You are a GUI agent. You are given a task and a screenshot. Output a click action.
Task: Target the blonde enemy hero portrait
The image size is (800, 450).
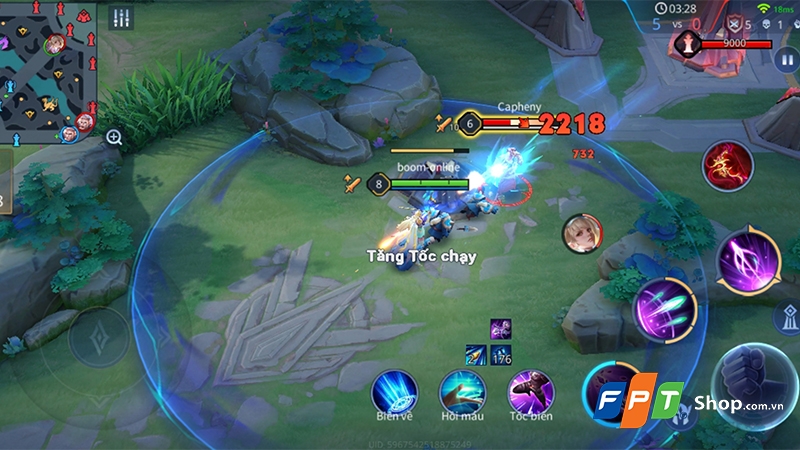point(582,233)
